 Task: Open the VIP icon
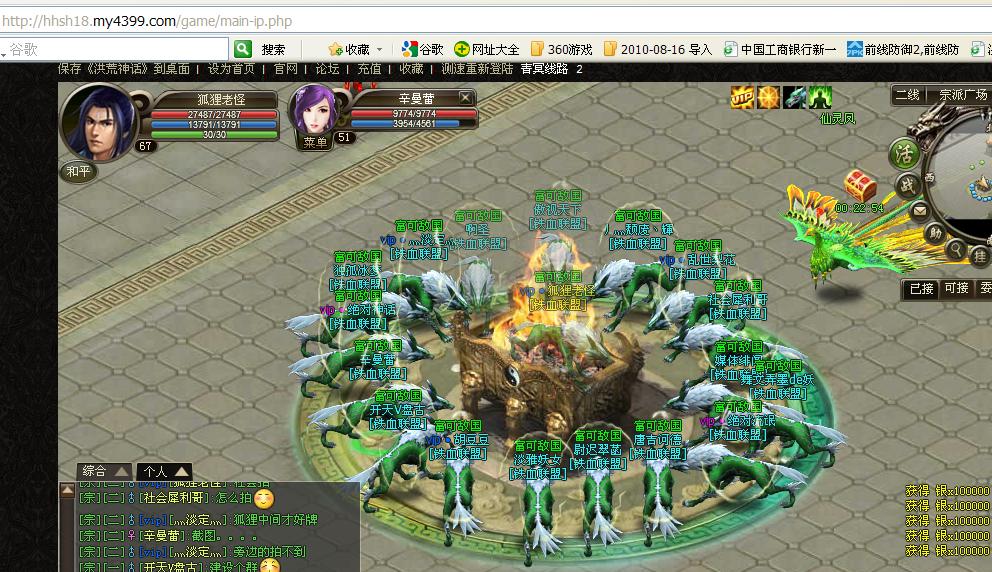coord(742,97)
